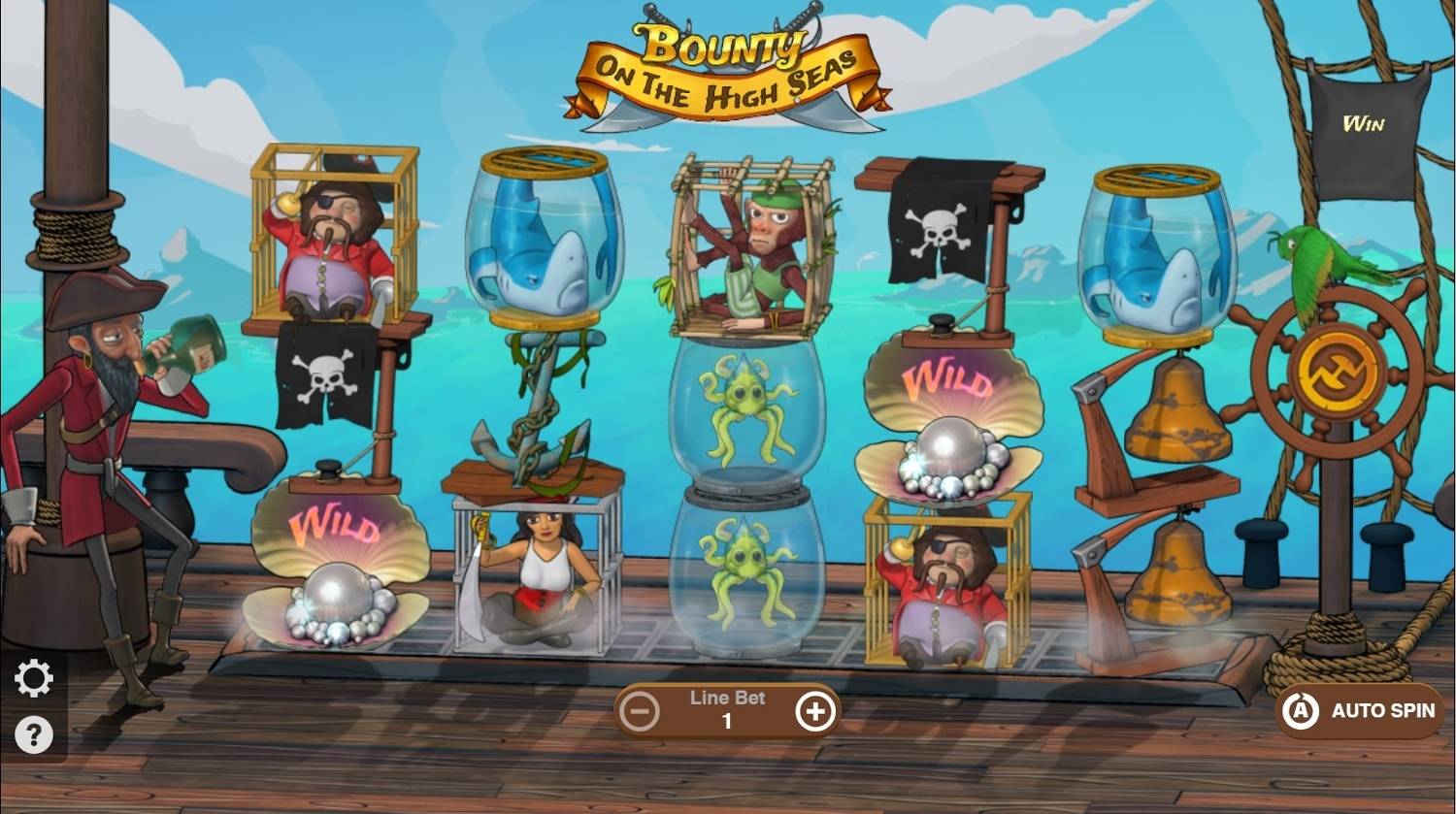This screenshot has height=814, width=1456.
Task: Open the help question mark
Action: click(x=35, y=734)
